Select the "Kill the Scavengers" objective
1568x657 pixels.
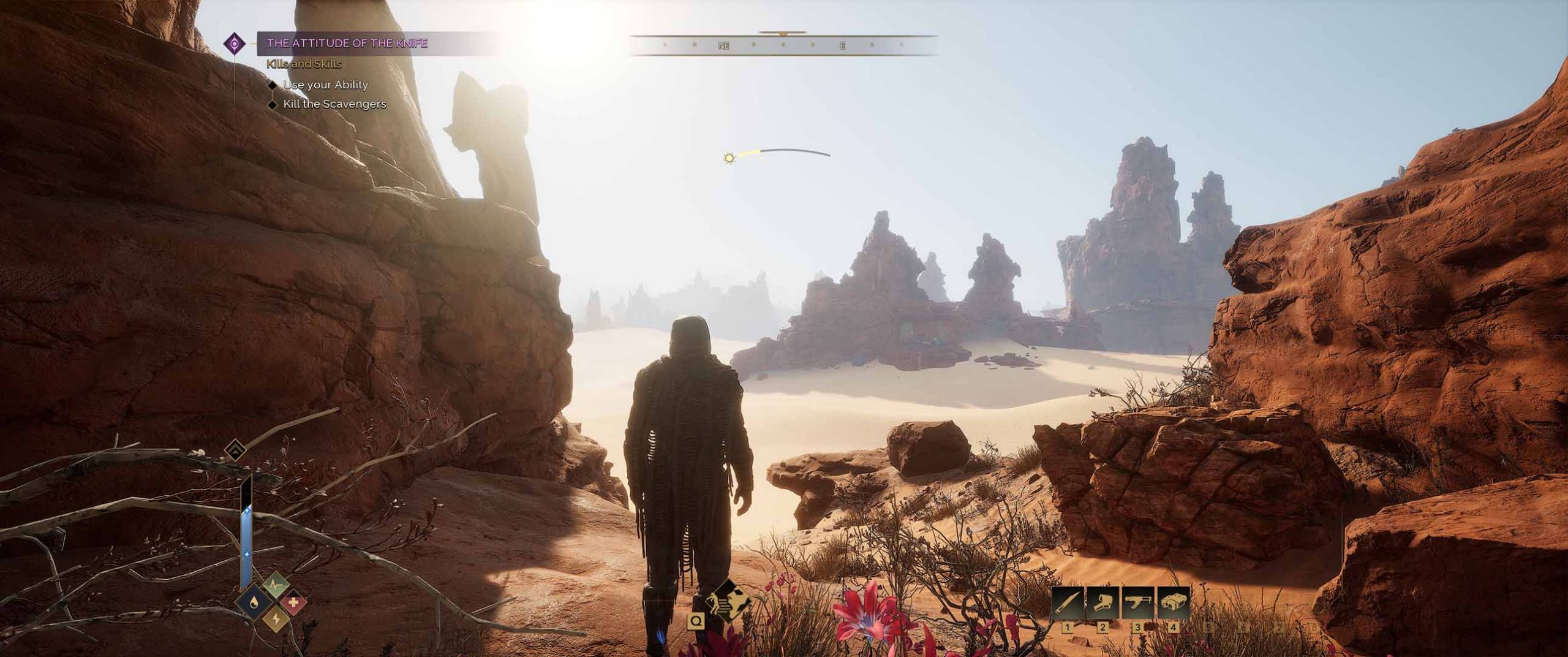click(334, 104)
